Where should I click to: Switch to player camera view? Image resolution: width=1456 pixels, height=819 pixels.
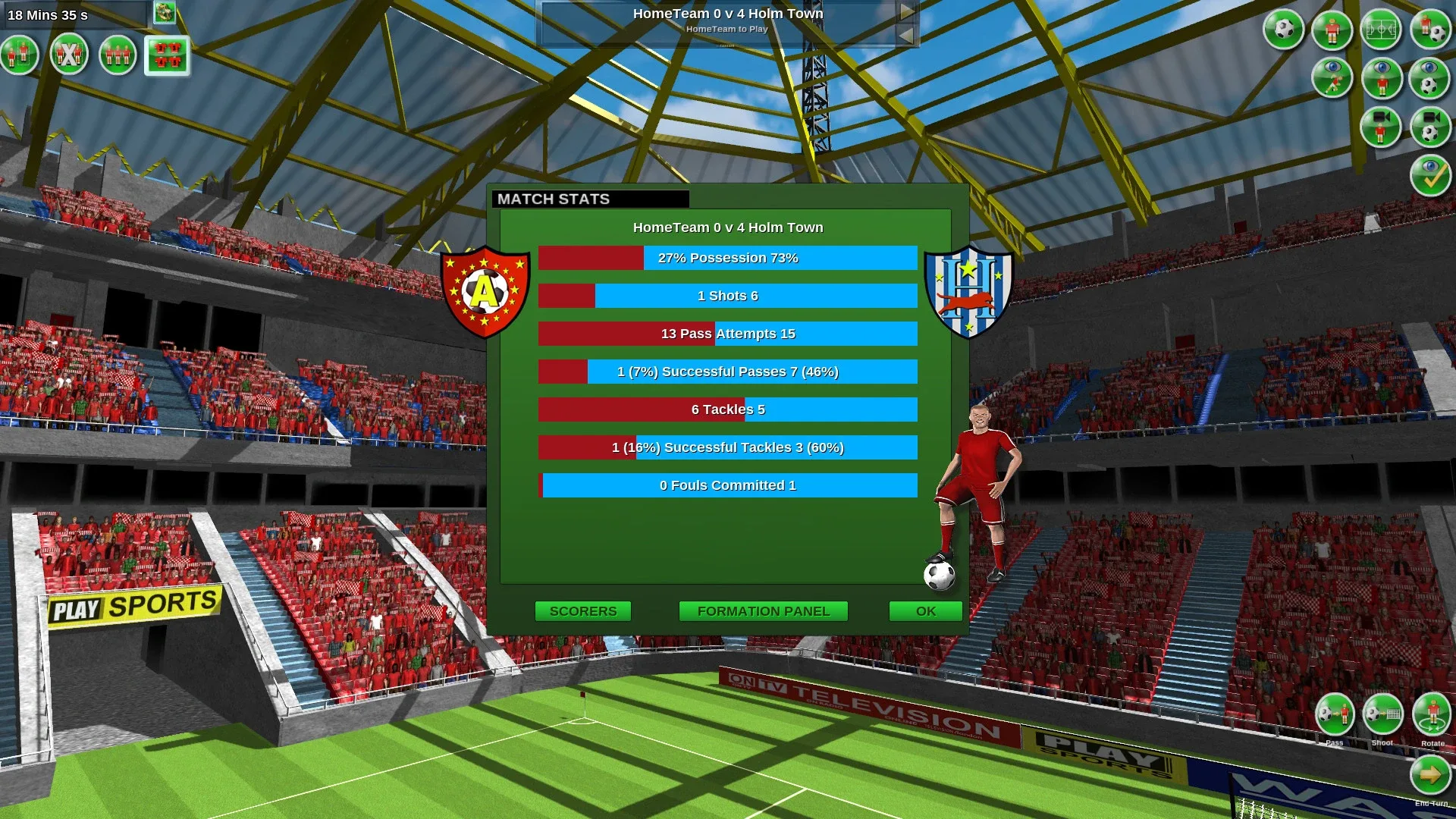coord(1381,127)
